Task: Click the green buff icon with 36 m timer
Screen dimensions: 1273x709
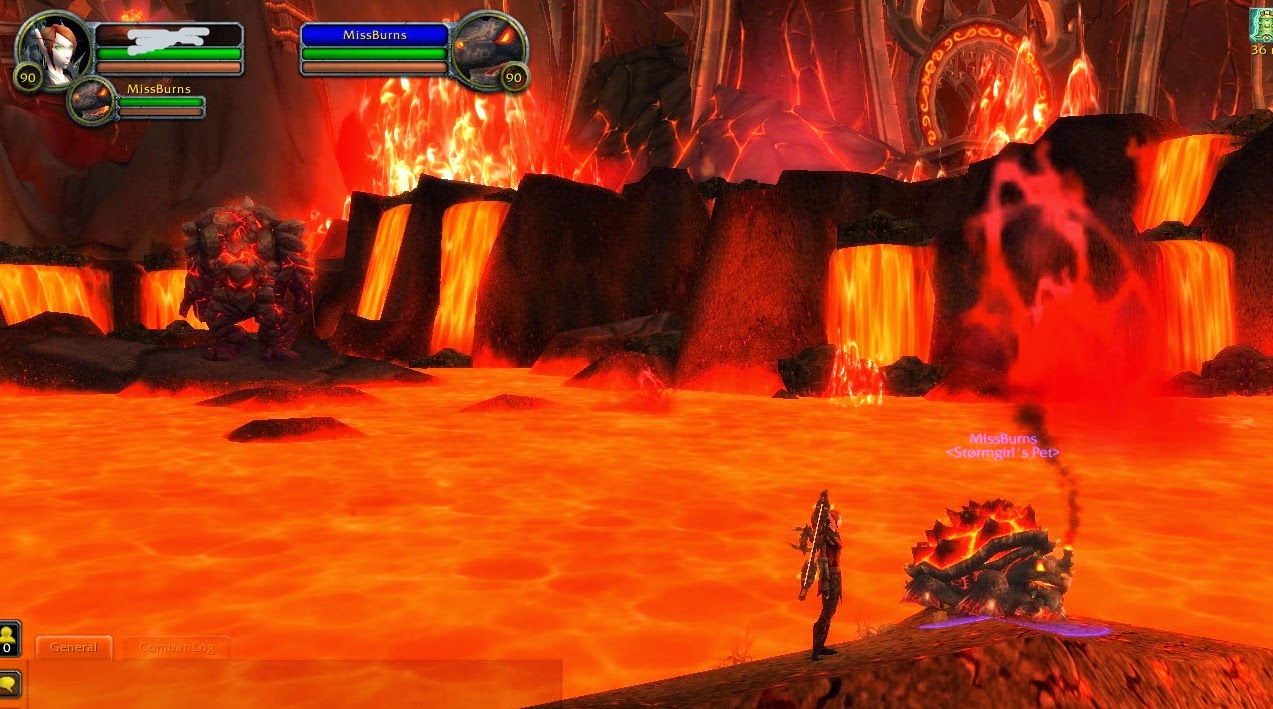Action: [x=1262, y=24]
